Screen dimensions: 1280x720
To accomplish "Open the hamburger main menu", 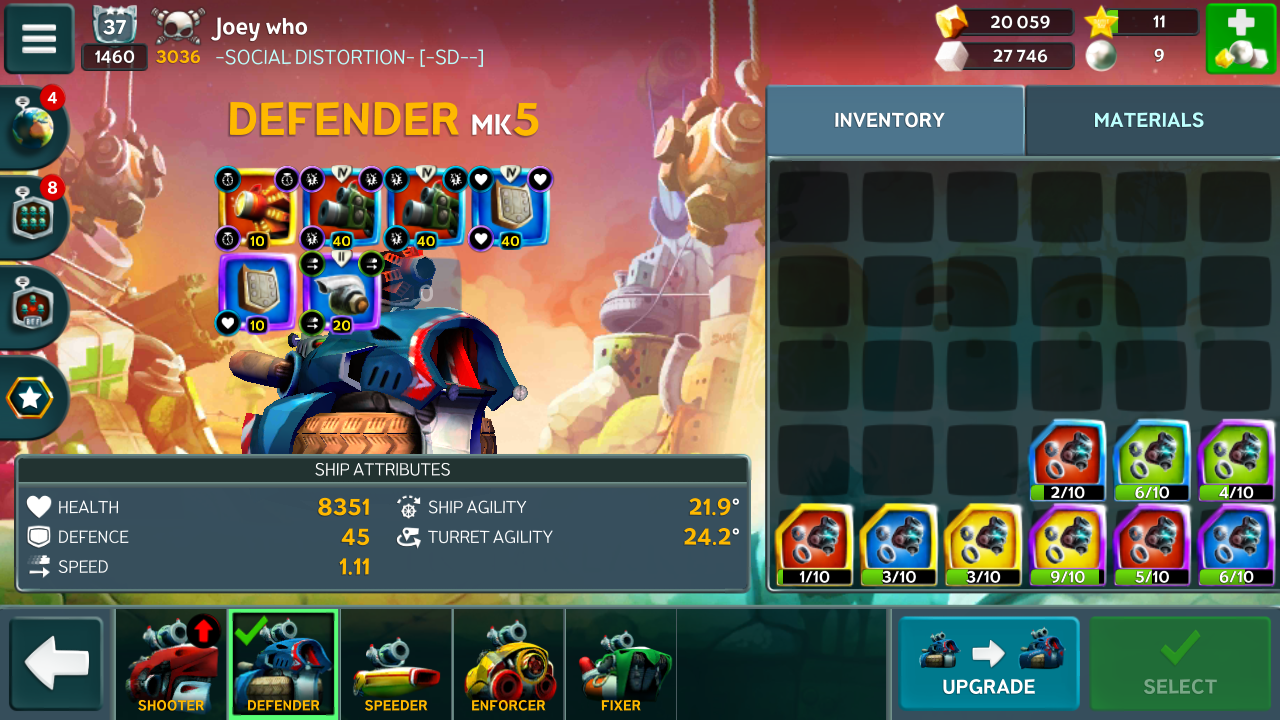I will (39, 39).
